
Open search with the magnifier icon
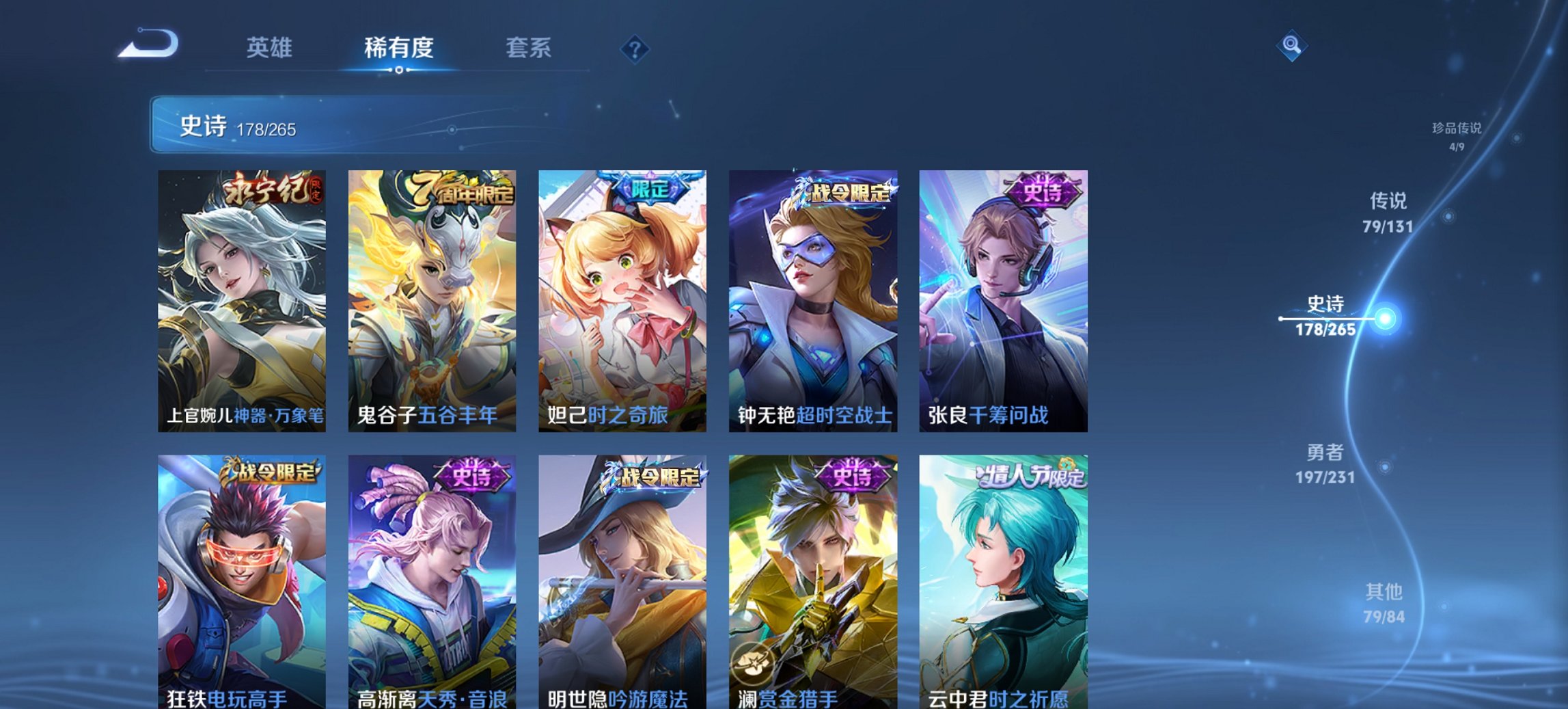click(1290, 46)
